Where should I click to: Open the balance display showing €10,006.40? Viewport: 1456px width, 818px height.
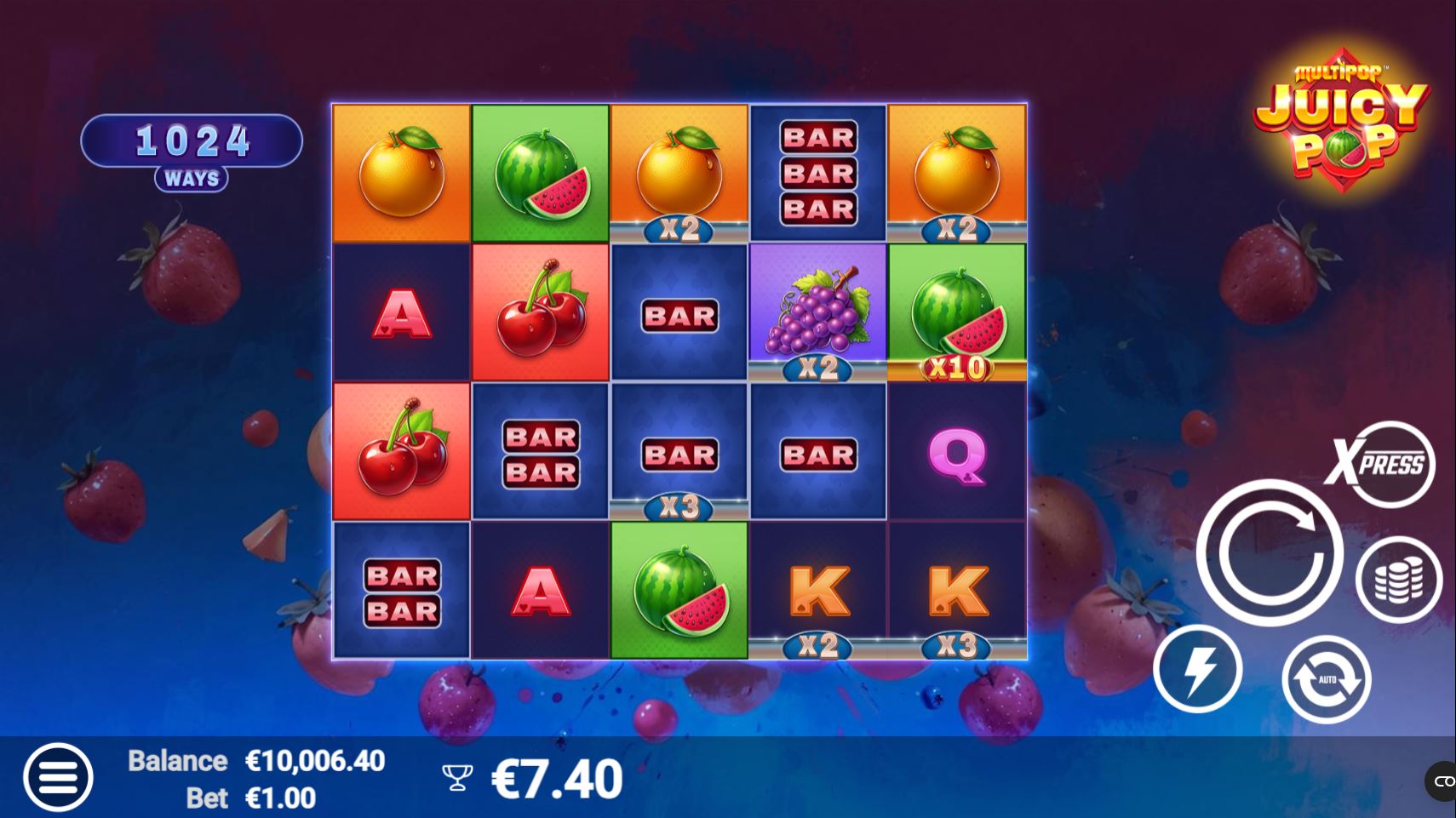point(316,759)
